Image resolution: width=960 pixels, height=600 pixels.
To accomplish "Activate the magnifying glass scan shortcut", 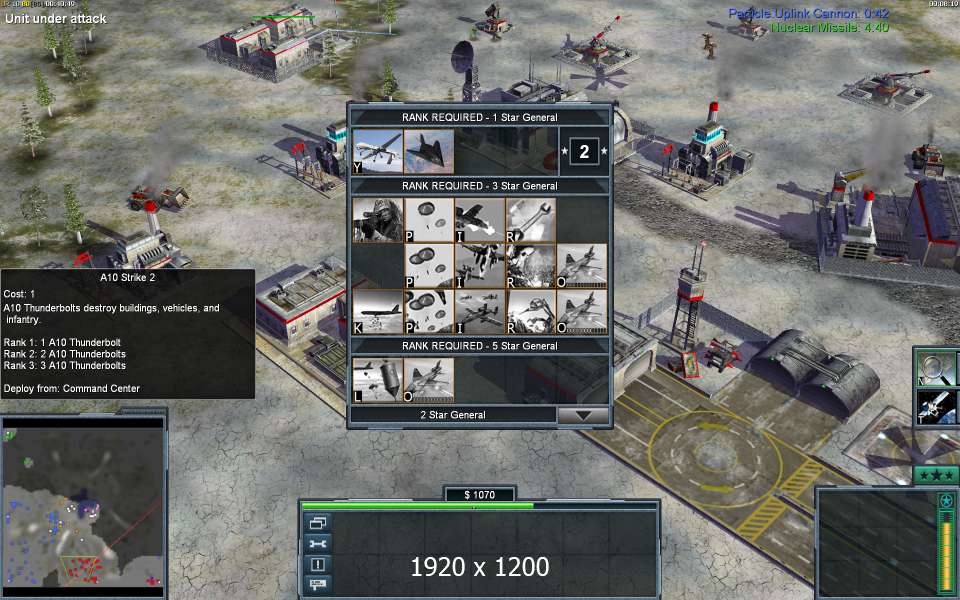I will [938, 367].
